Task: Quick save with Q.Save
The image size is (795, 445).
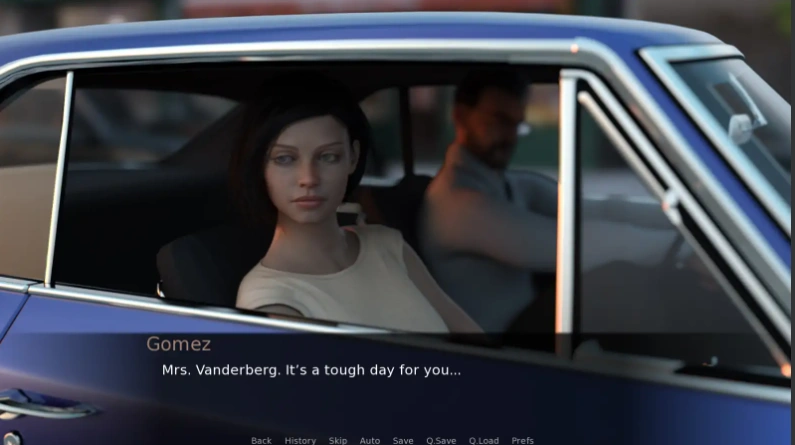Action: (x=441, y=440)
